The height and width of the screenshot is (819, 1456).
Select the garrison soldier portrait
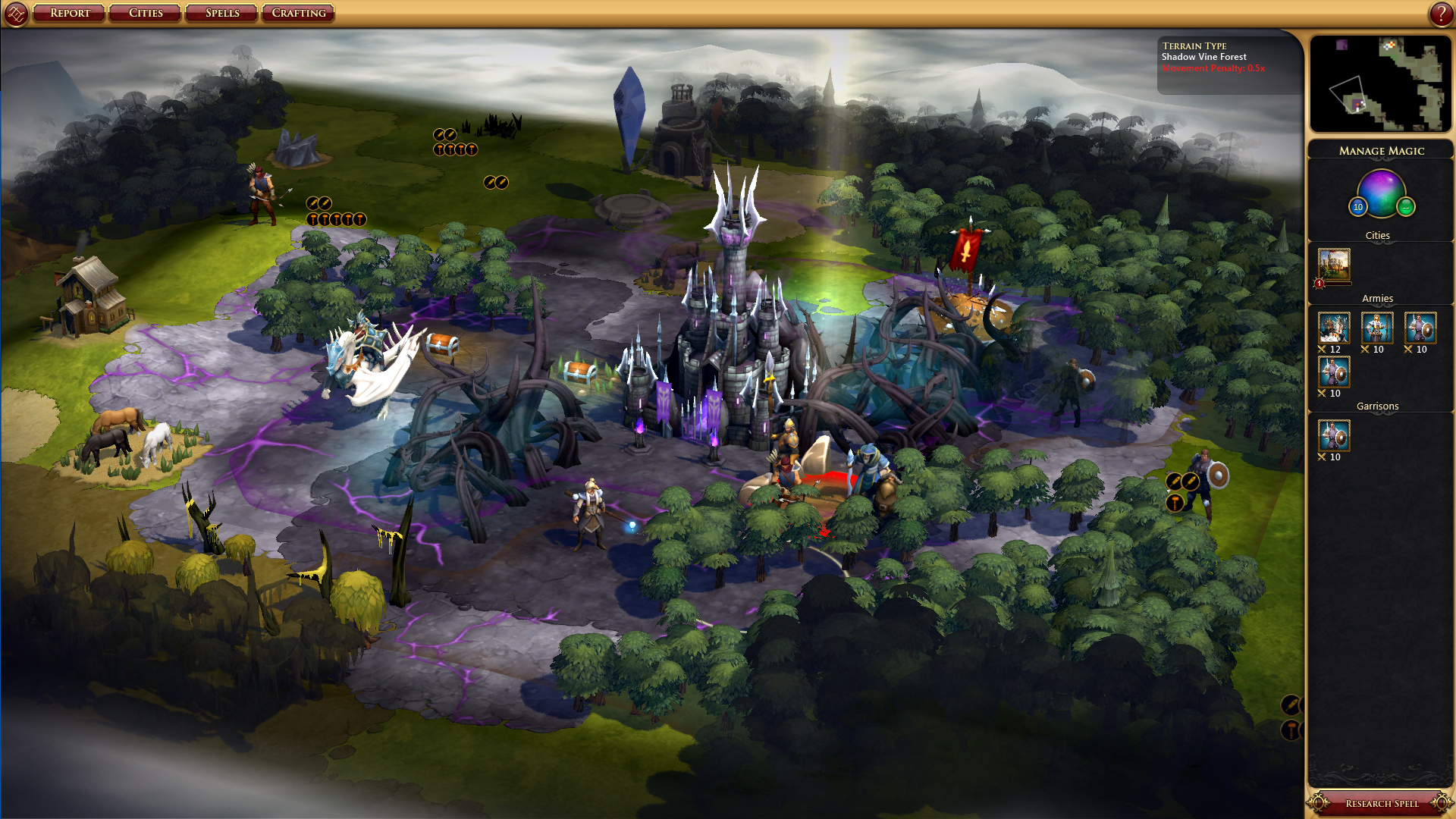(1334, 436)
